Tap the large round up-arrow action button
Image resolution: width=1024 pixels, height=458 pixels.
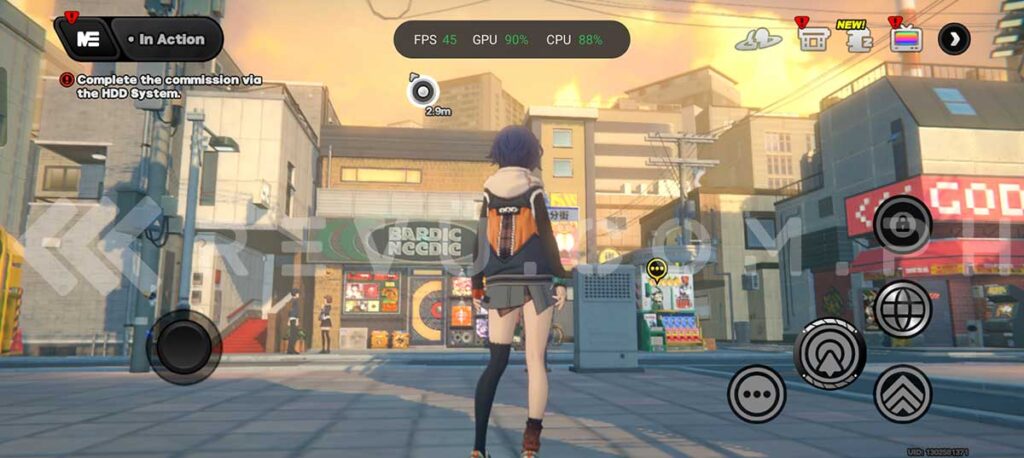829,352
